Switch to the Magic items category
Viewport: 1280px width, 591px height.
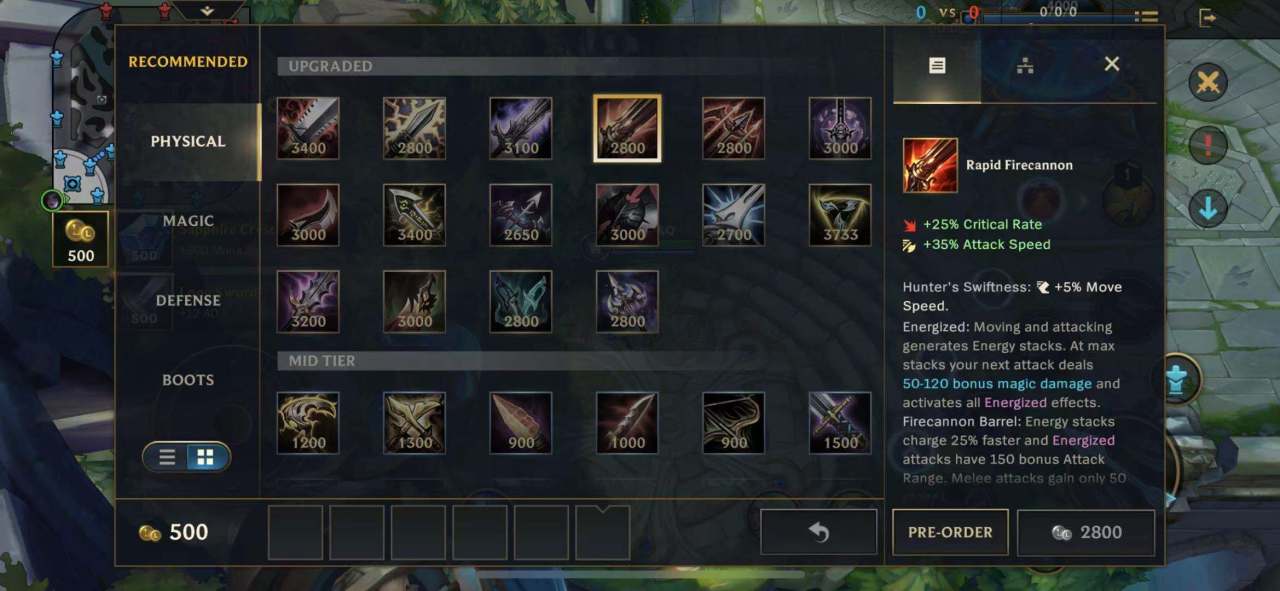[188, 221]
